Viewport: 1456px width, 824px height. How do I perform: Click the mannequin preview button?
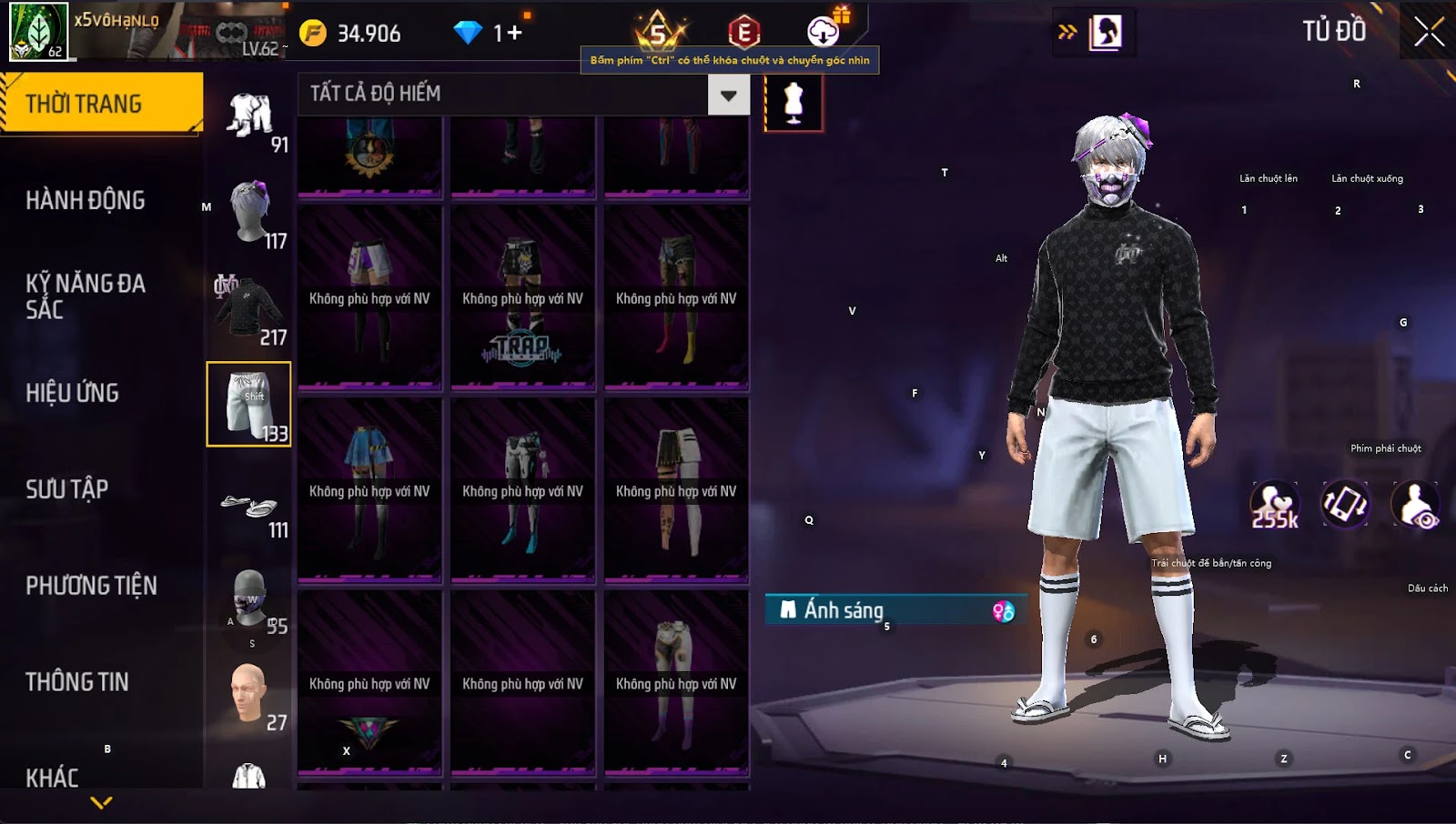coord(794,103)
